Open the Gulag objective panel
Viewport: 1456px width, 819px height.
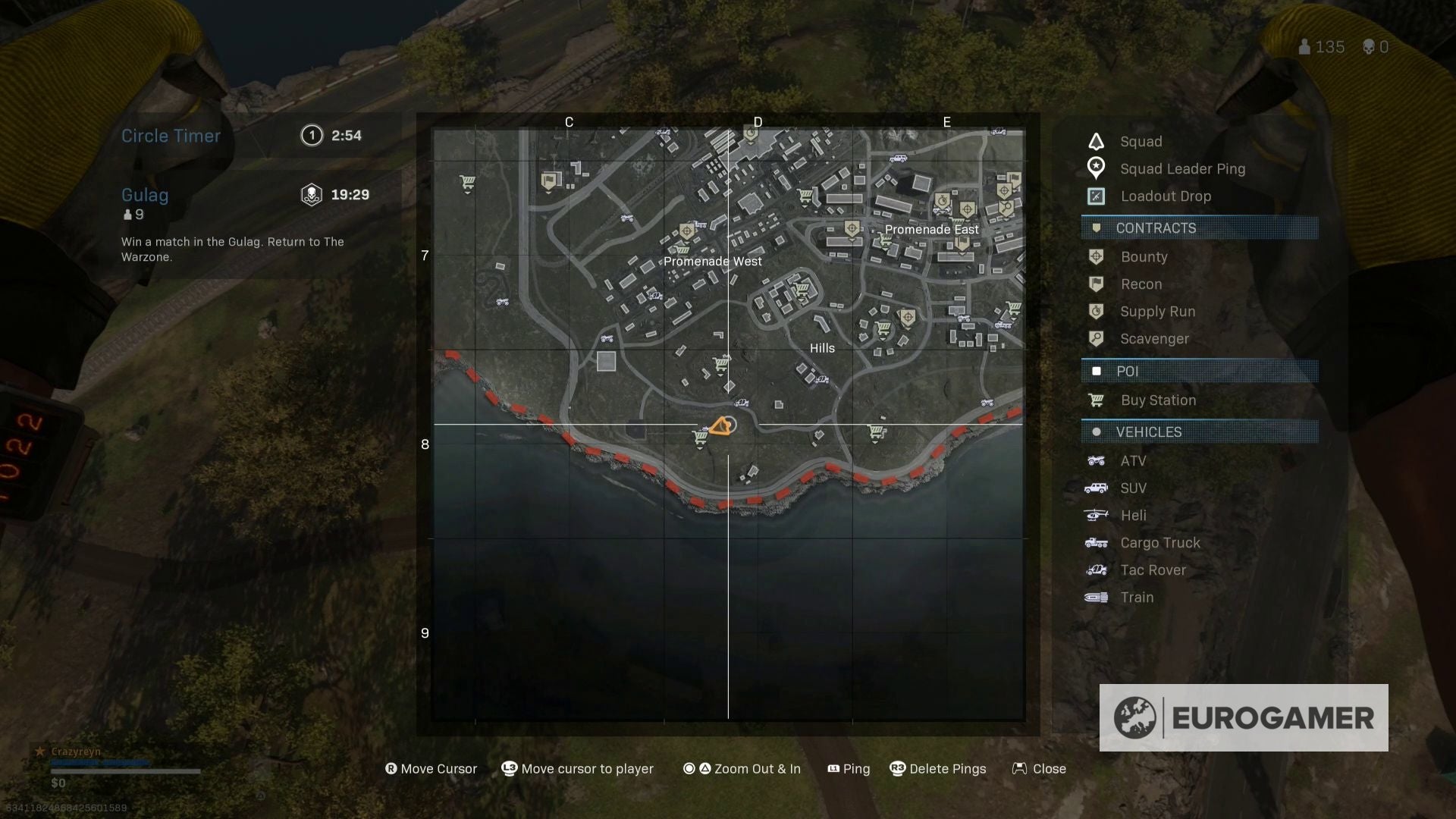pos(145,195)
